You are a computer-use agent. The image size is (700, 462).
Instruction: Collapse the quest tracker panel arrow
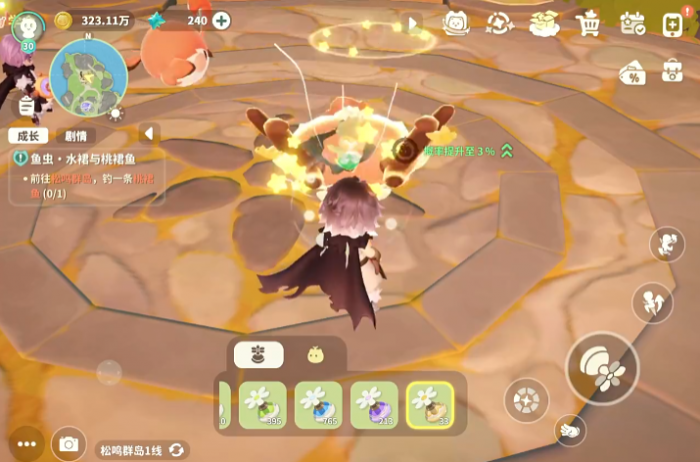point(149,133)
